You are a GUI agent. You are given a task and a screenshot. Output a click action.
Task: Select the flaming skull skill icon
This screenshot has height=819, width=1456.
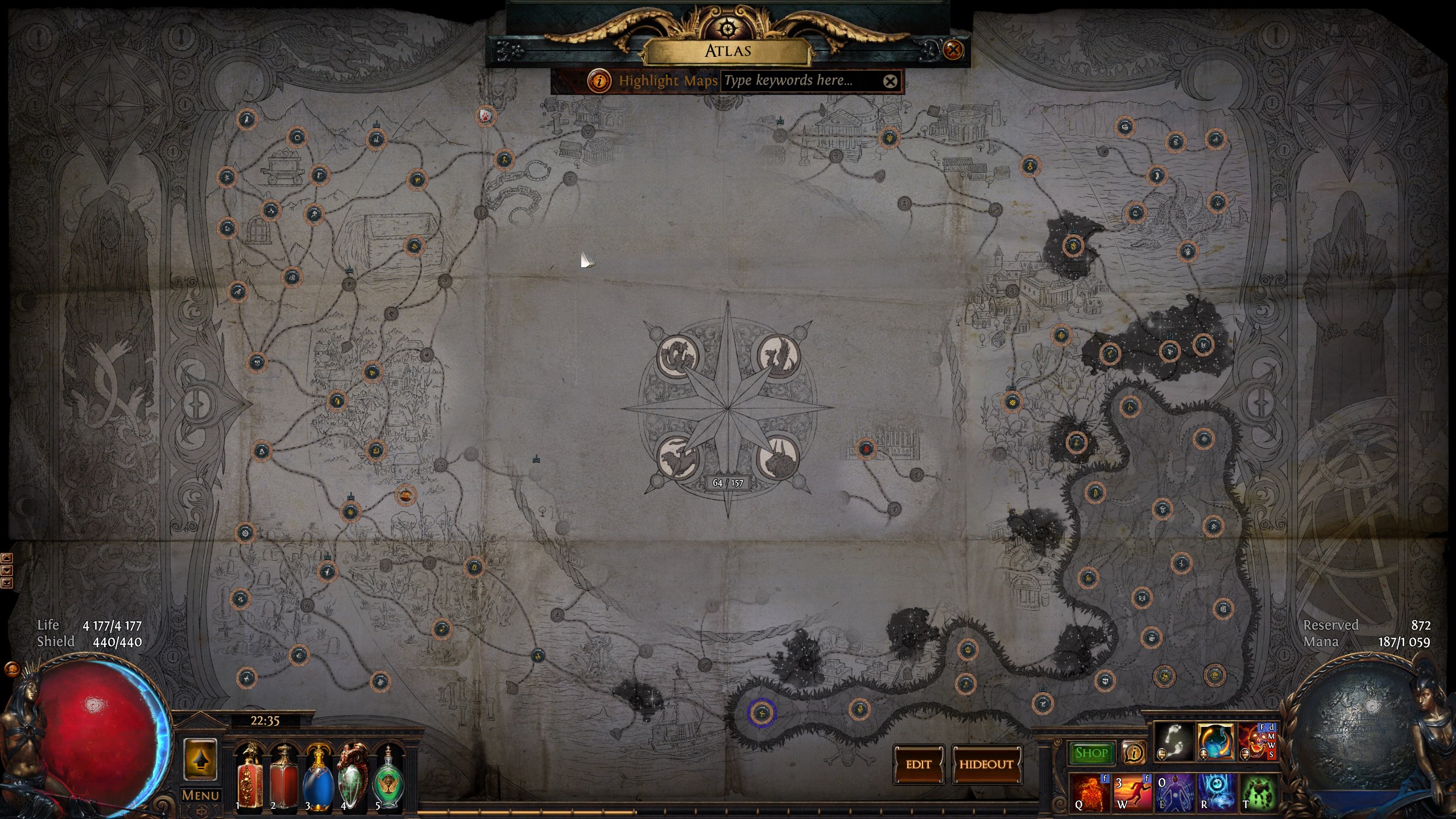point(1257,741)
